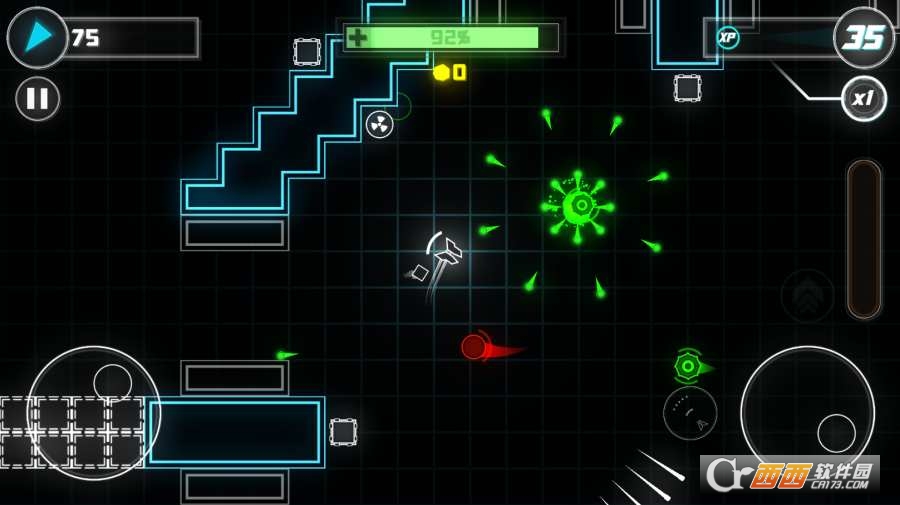Screen dimensions: 900x505
Task: Tap the left movement joystick
Action: pyautogui.click(x=94, y=412)
